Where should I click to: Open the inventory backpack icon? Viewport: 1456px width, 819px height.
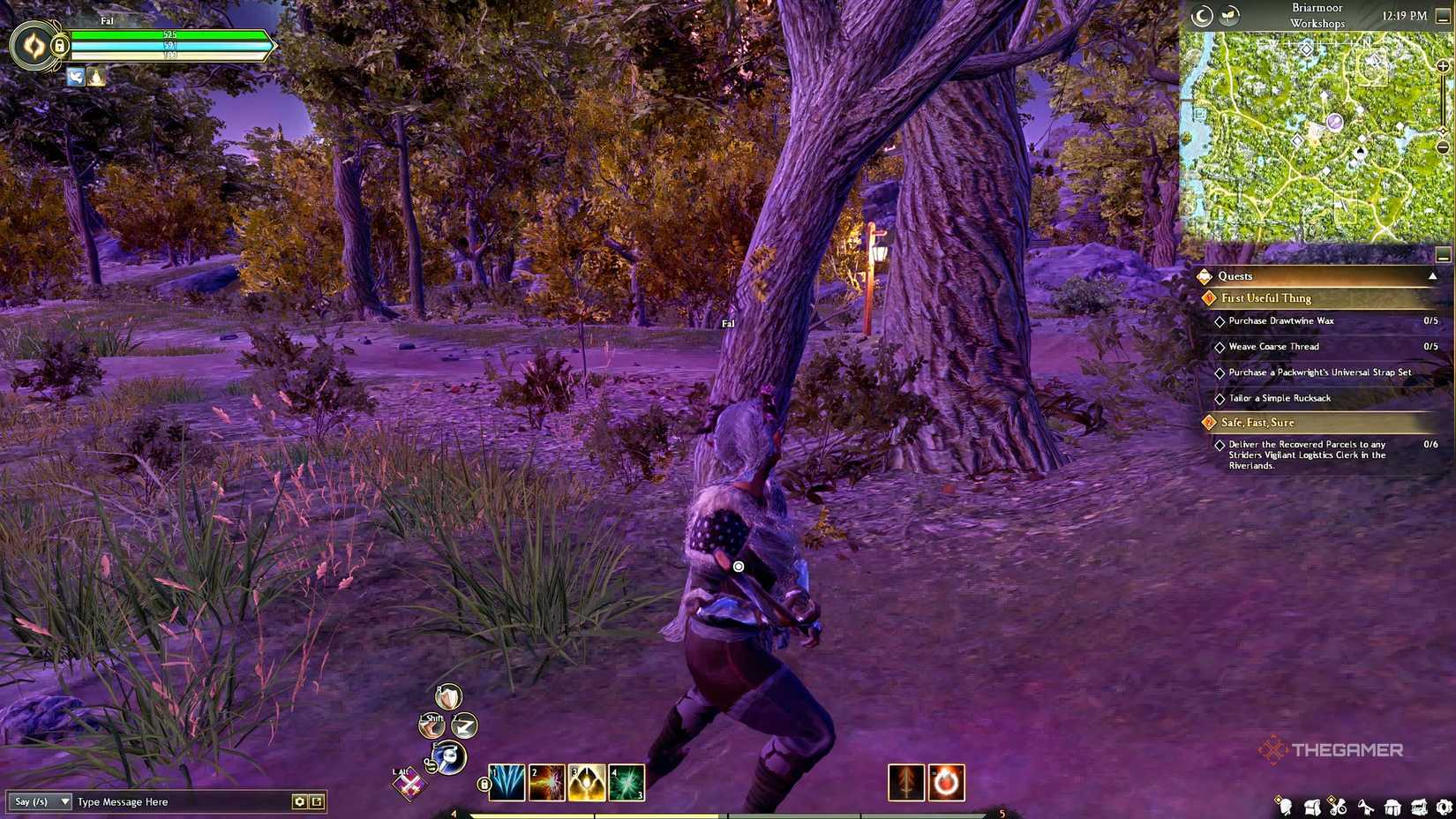1312,805
